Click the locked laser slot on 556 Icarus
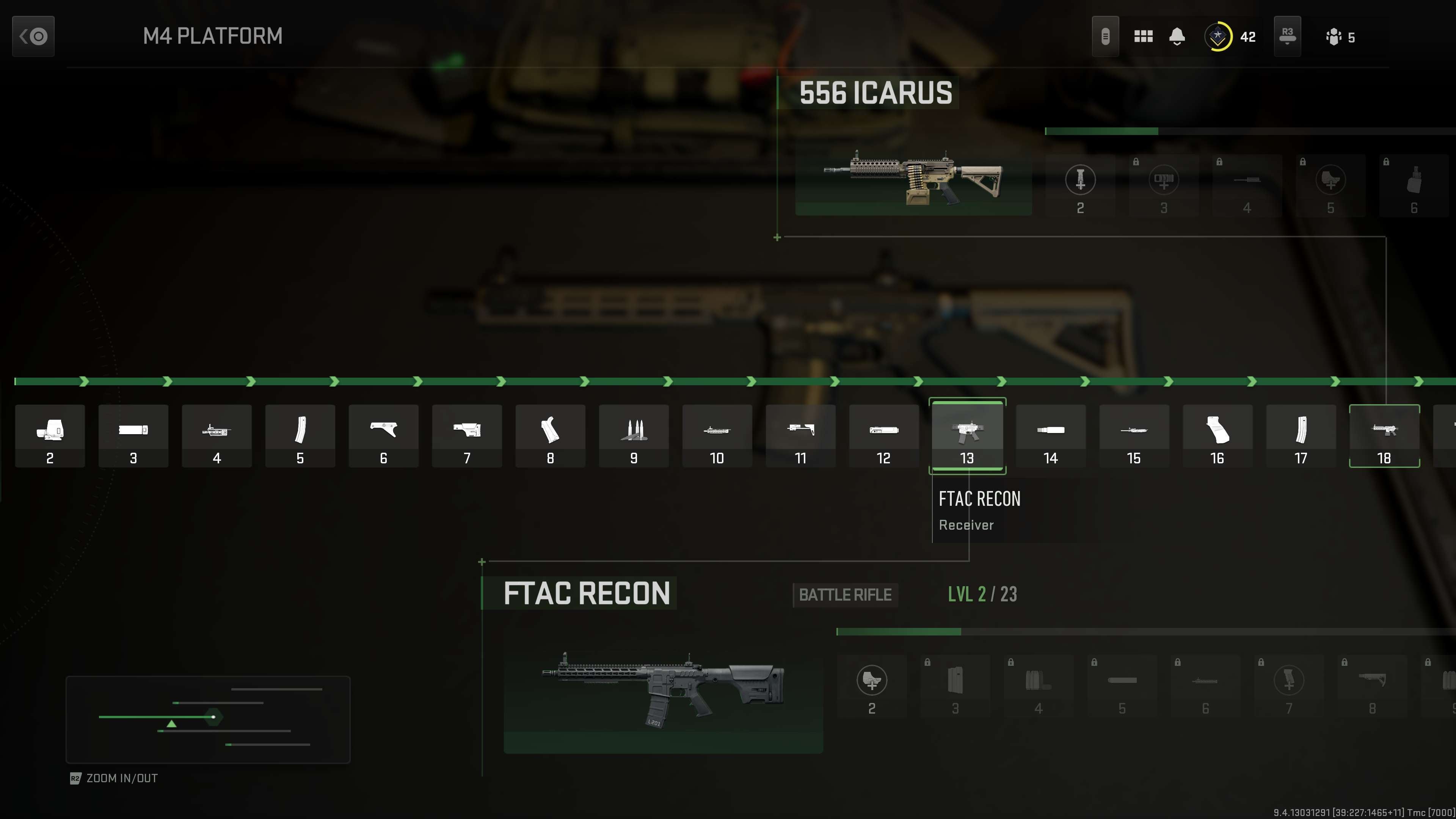This screenshot has width=1456, height=819. [x=1247, y=187]
